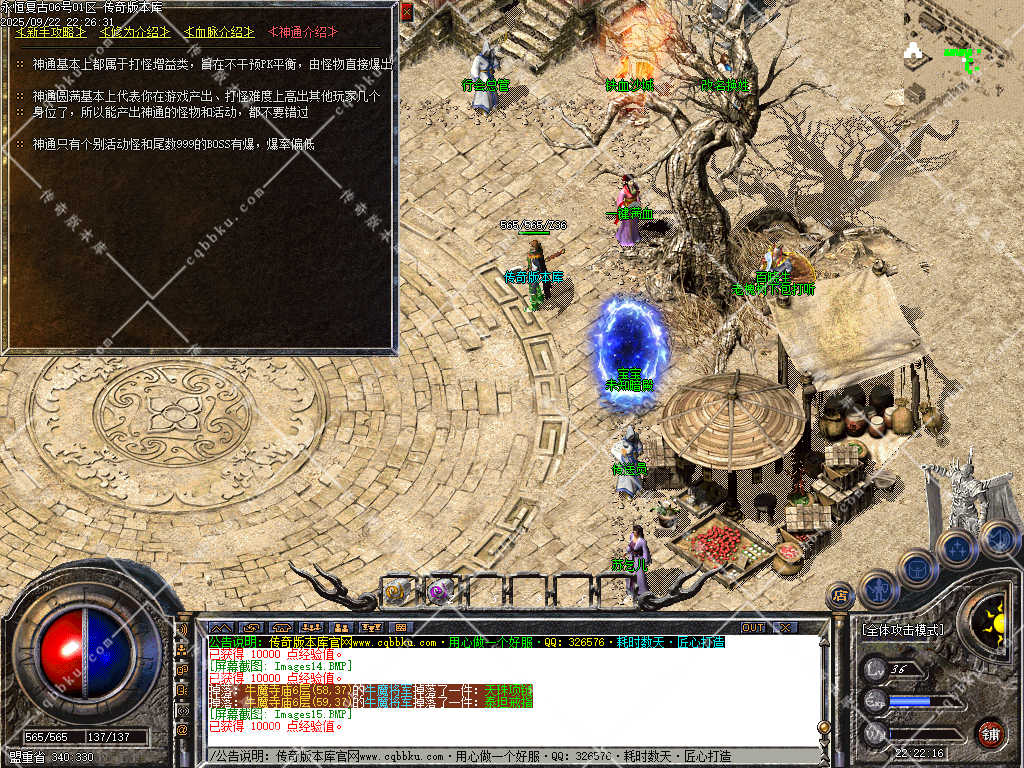Open the 新手攻略 beginner guide link
This screenshot has height=768, width=1024.
51,33
